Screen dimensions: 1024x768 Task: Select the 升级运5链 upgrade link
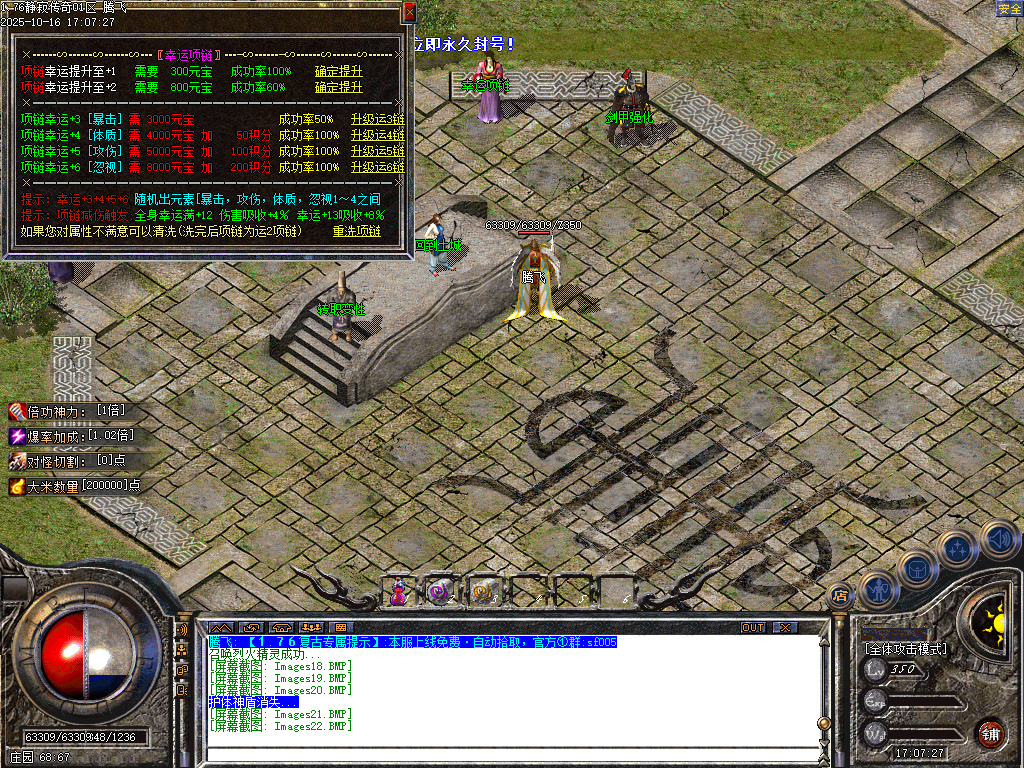tap(377, 152)
